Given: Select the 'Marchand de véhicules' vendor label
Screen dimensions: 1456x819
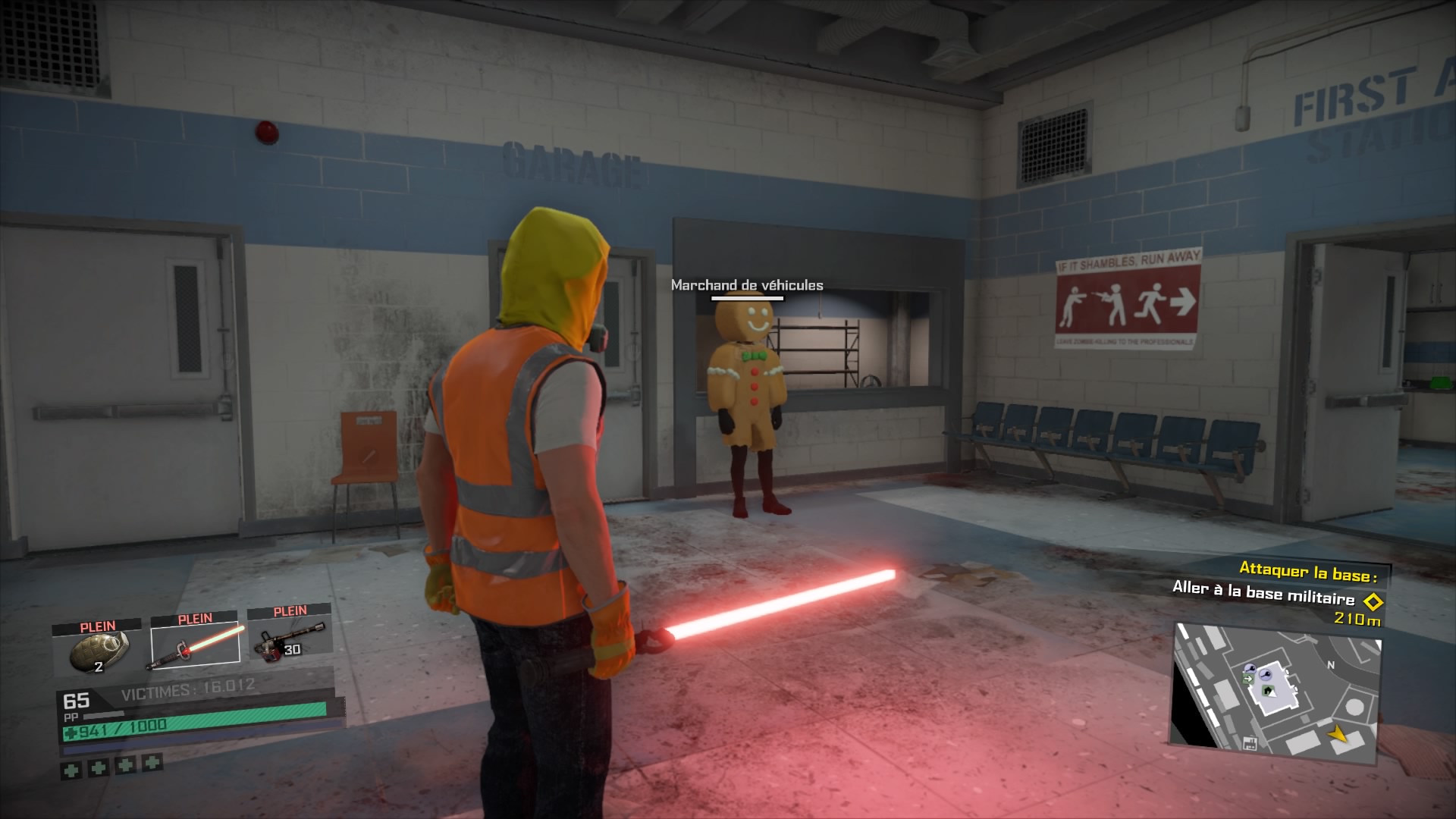Looking at the screenshot, I should point(746,285).
